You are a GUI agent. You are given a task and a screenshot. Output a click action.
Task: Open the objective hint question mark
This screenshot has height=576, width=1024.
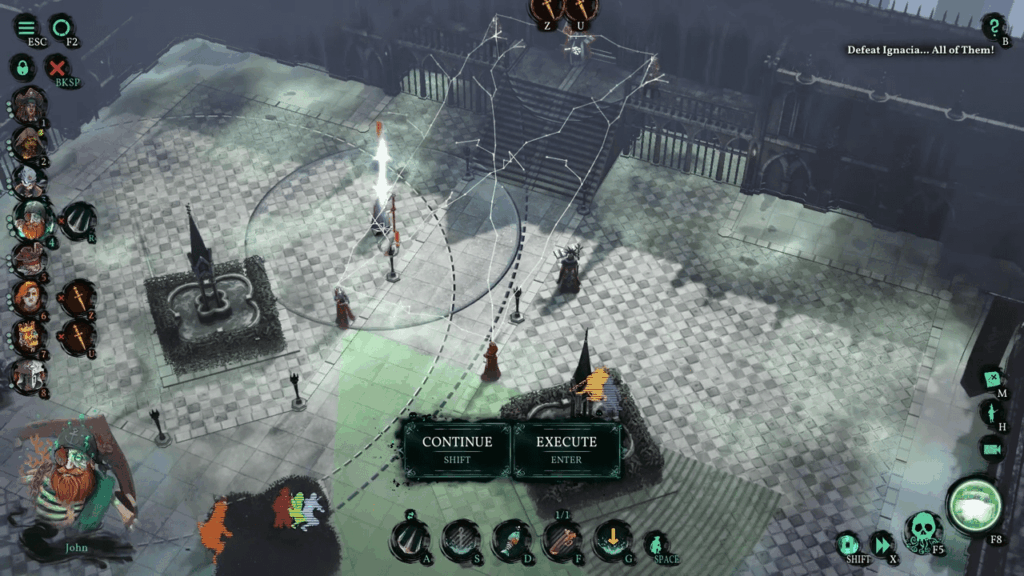[994, 27]
